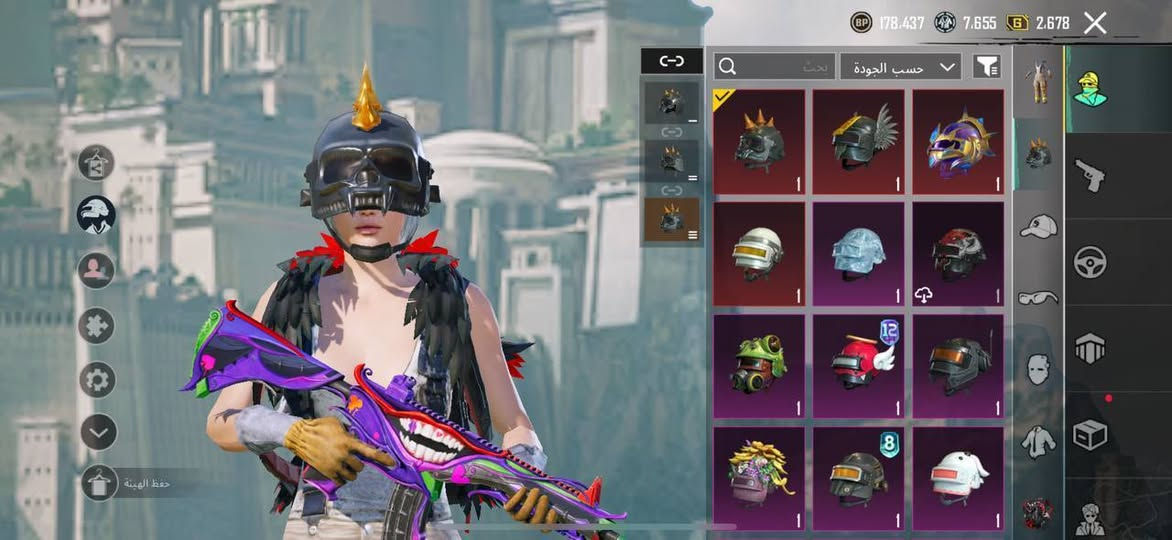Save the outfit with the hanger button
The height and width of the screenshot is (540, 1172).
pos(99,484)
